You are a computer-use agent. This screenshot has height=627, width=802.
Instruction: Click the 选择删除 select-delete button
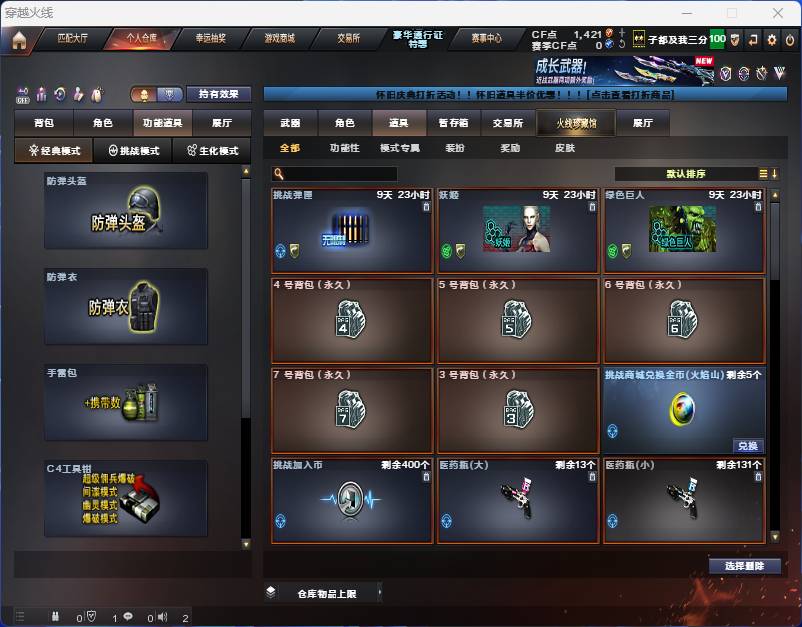coord(745,566)
